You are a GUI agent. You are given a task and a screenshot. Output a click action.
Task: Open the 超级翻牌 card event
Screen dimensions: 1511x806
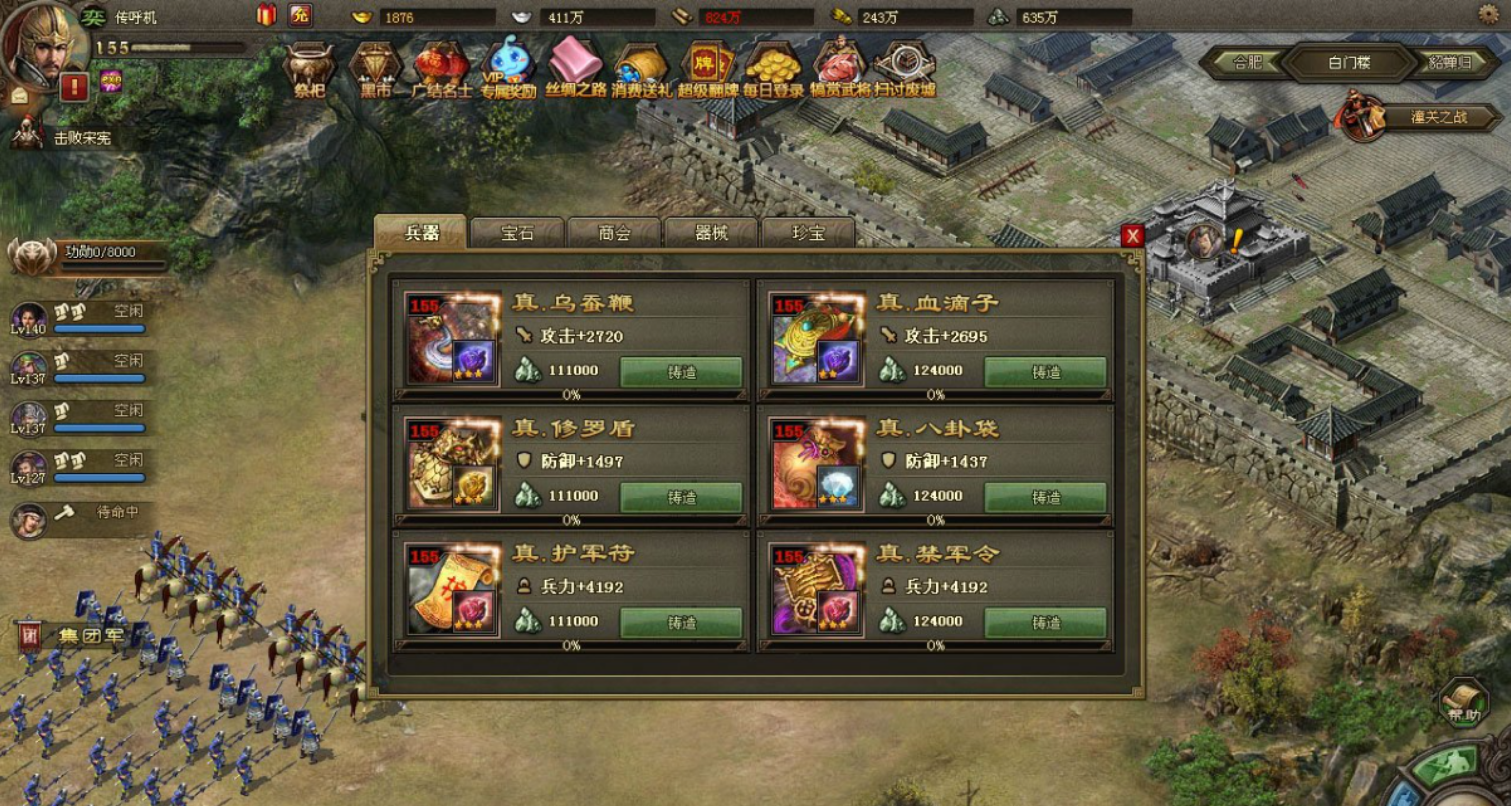(707, 68)
